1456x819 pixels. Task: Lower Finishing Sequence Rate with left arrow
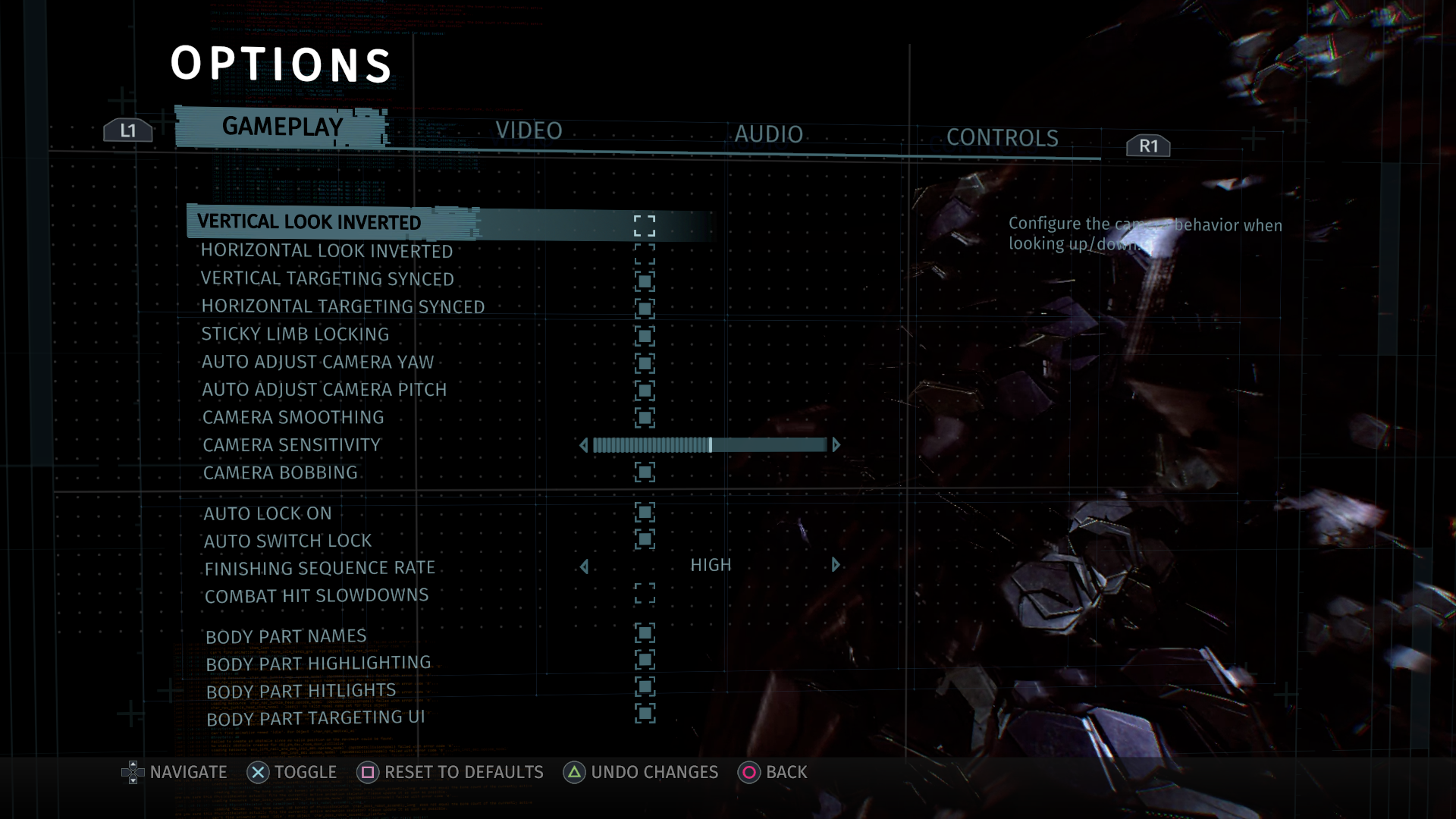tap(584, 566)
